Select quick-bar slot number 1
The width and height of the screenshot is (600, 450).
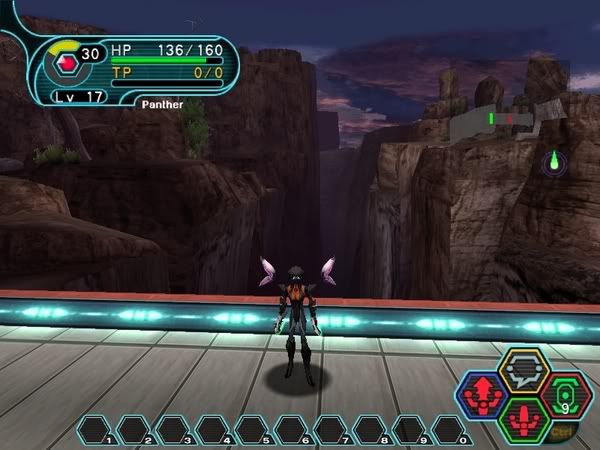[x=97, y=431]
